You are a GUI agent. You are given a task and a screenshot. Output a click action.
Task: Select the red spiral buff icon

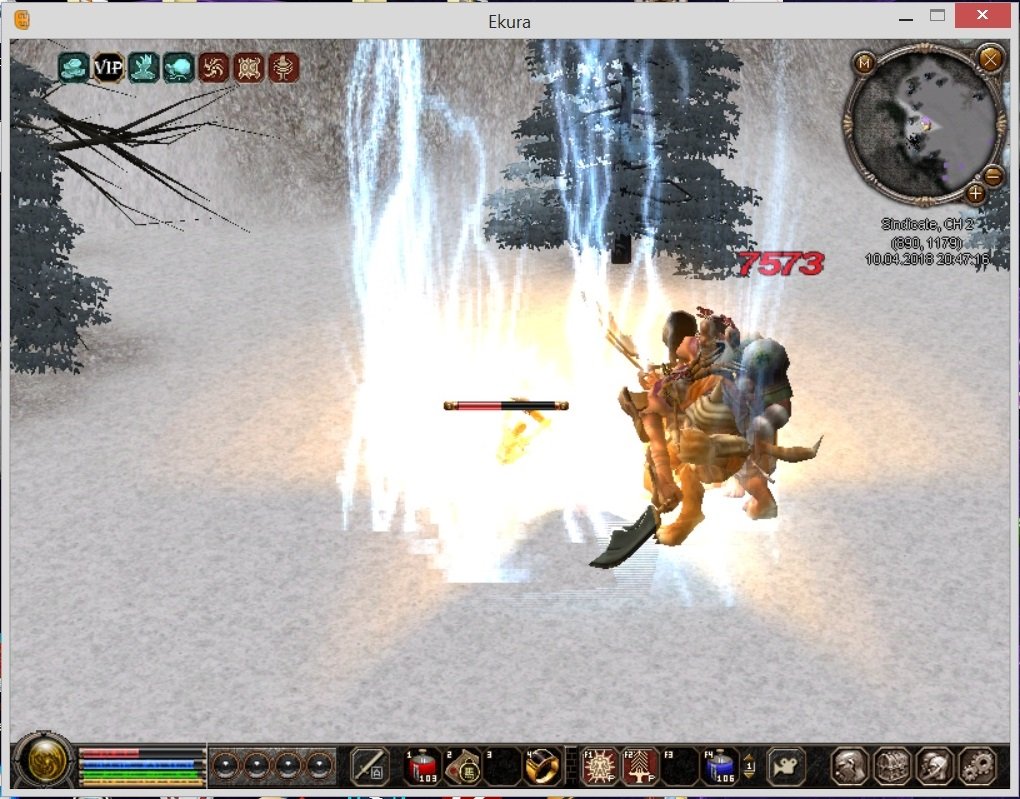tap(213, 68)
